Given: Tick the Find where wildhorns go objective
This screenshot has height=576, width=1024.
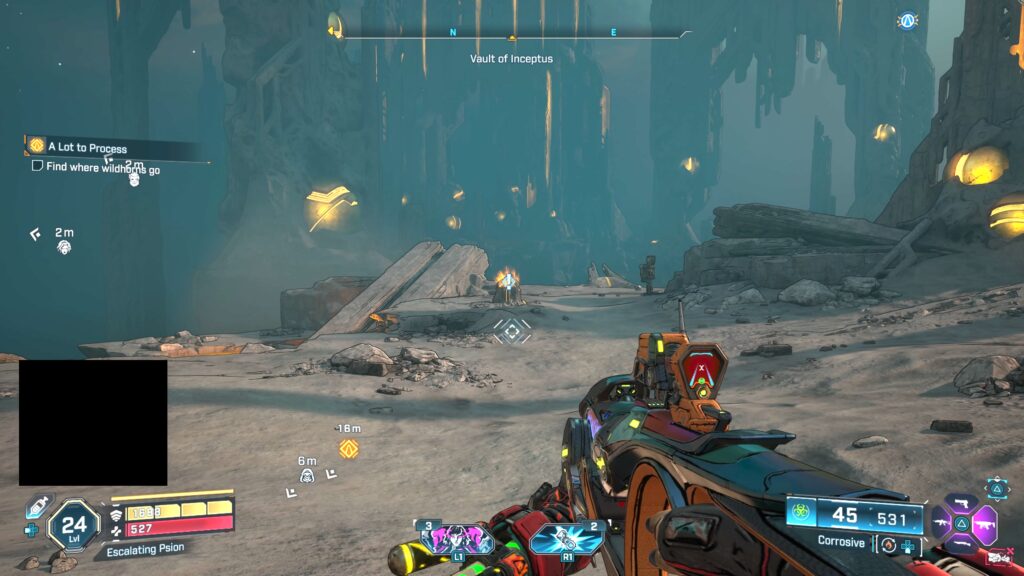Looking at the screenshot, I should click(x=37, y=166).
